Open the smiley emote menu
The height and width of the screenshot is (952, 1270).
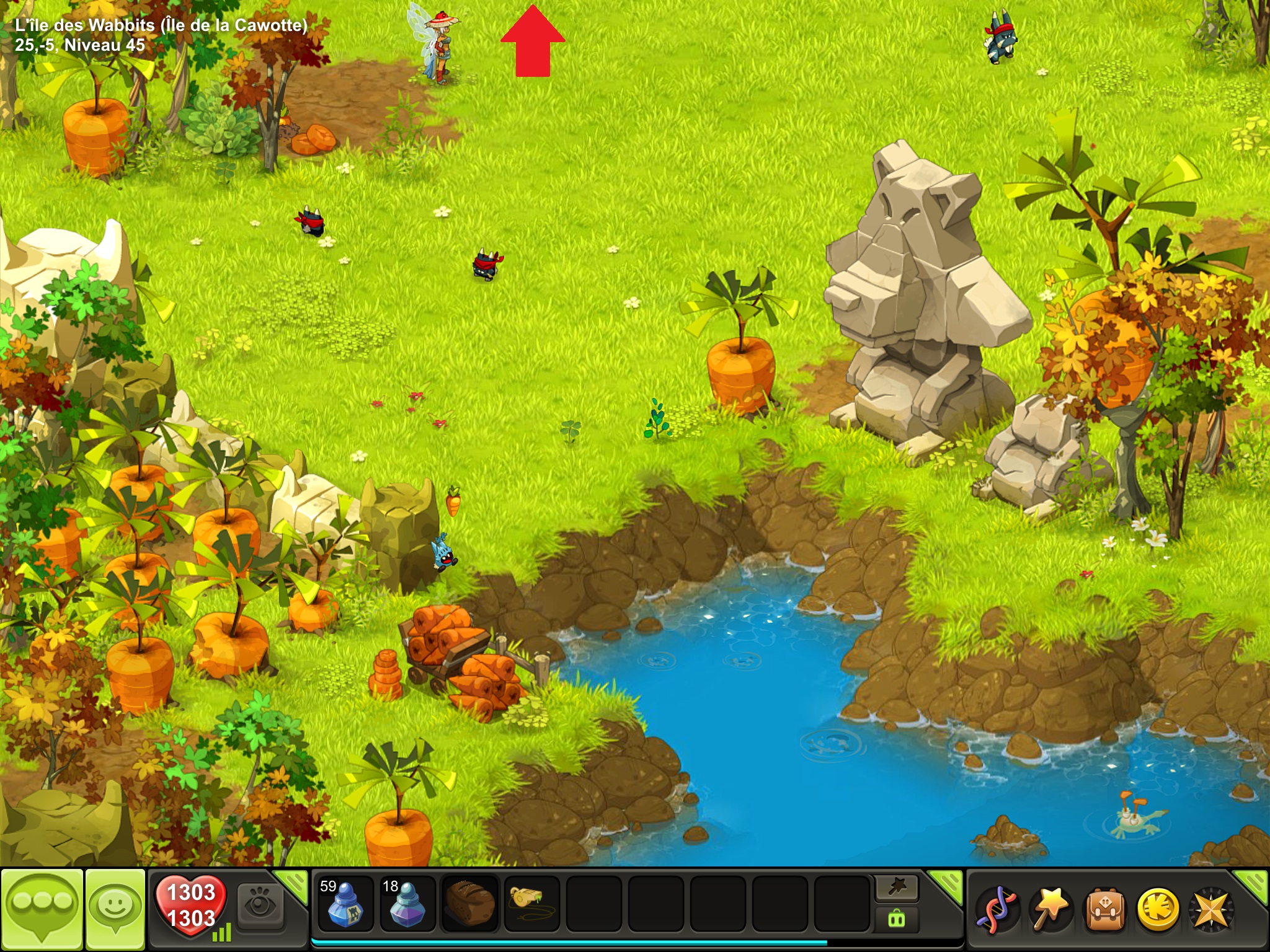coord(115,909)
